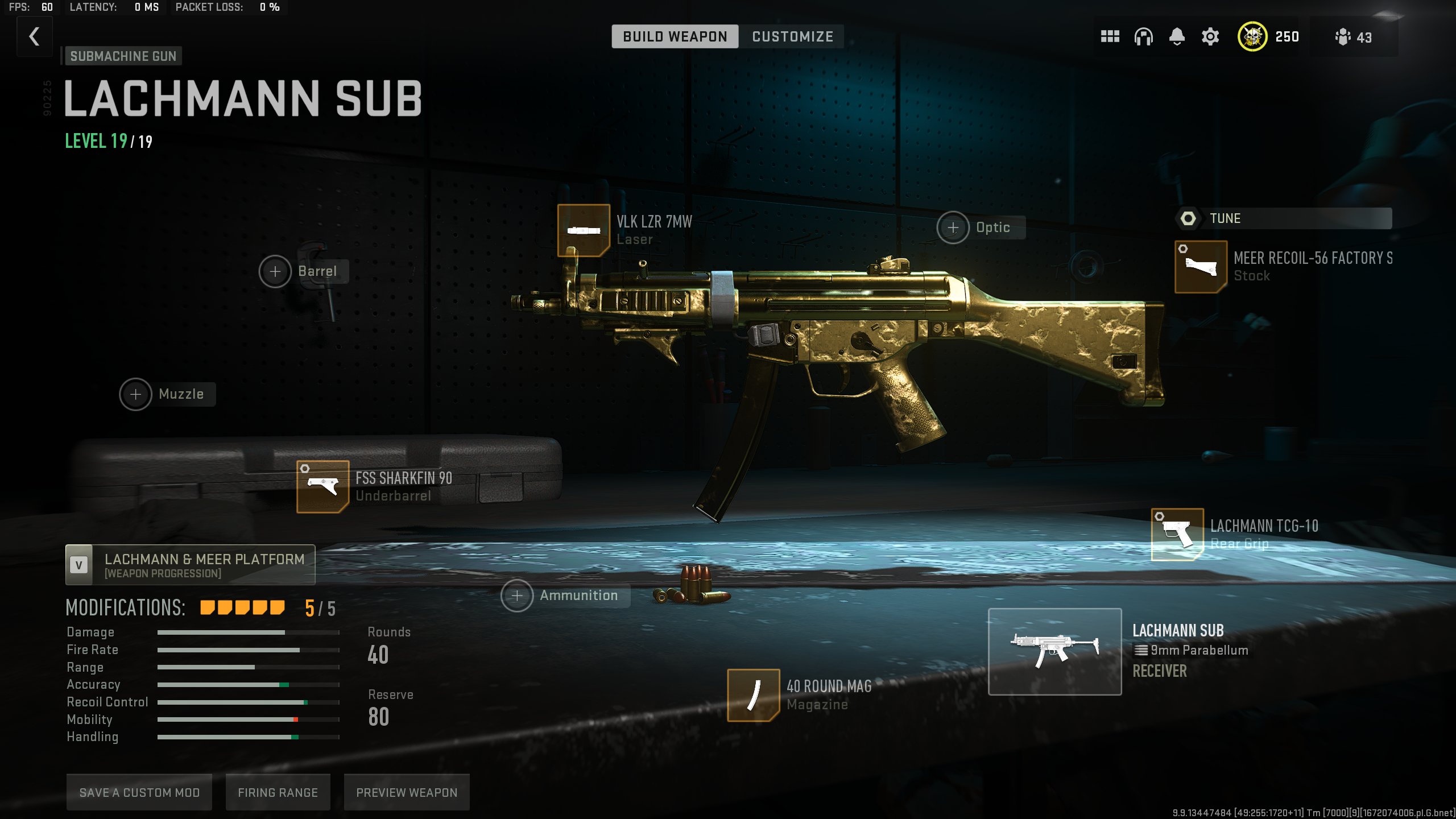Click the Save a Custom Mod button
Screen dimensions: 1456x819
point(139,792)
